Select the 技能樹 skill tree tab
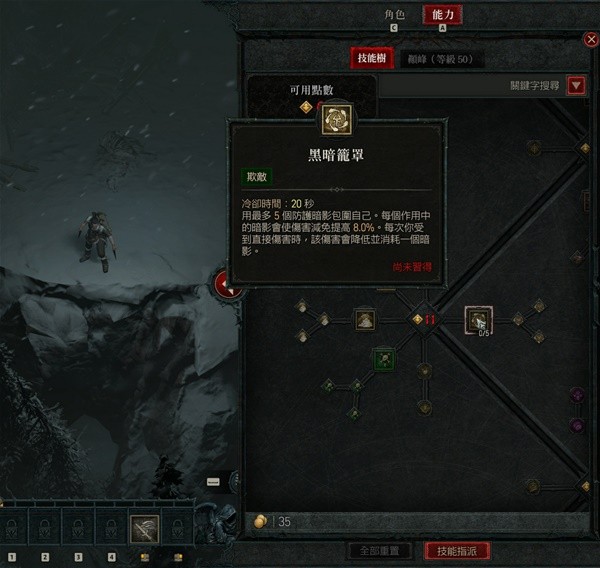600x568 pixels. click(x=371, y=59)
